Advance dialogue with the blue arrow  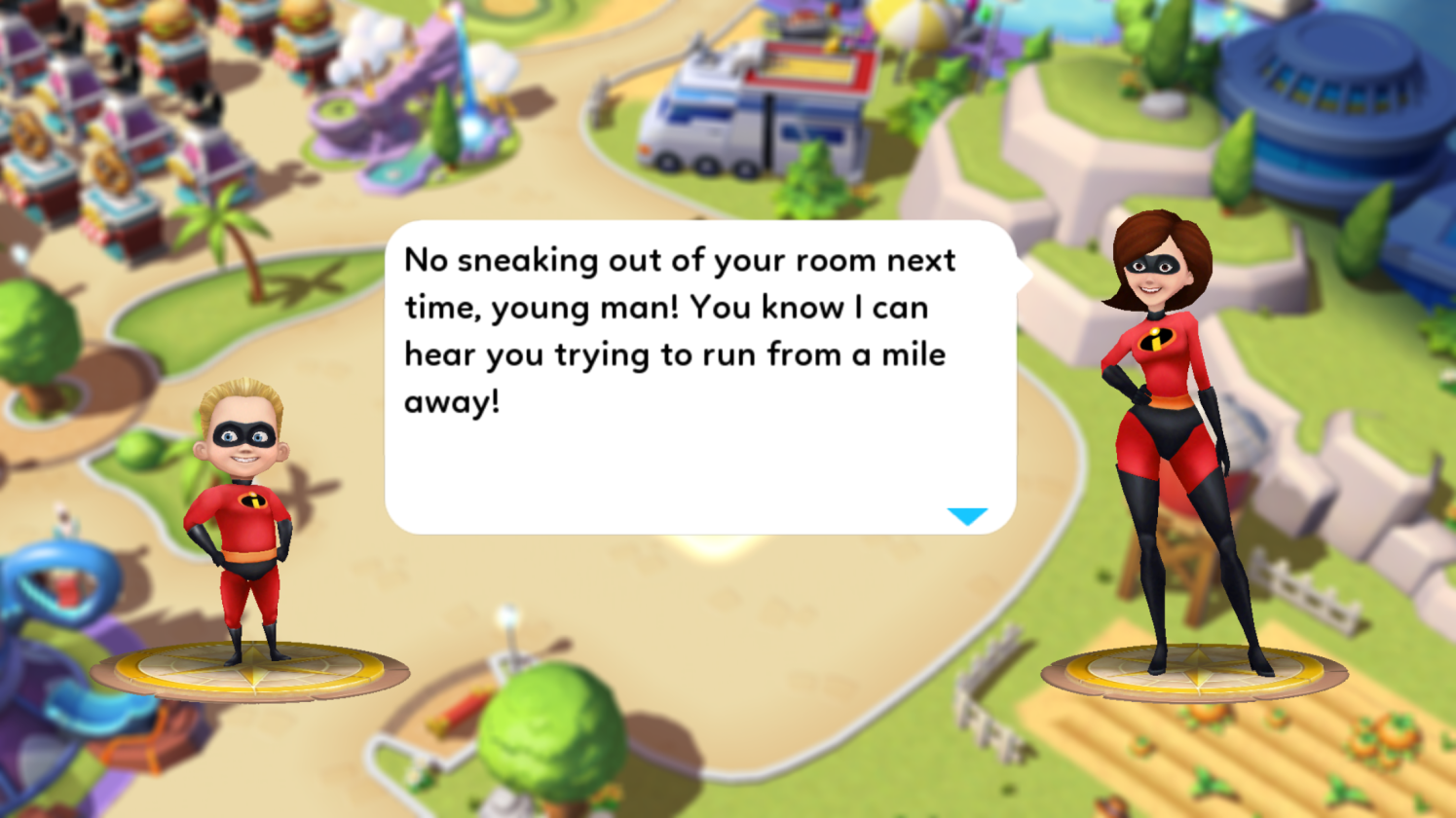(967, 516)
